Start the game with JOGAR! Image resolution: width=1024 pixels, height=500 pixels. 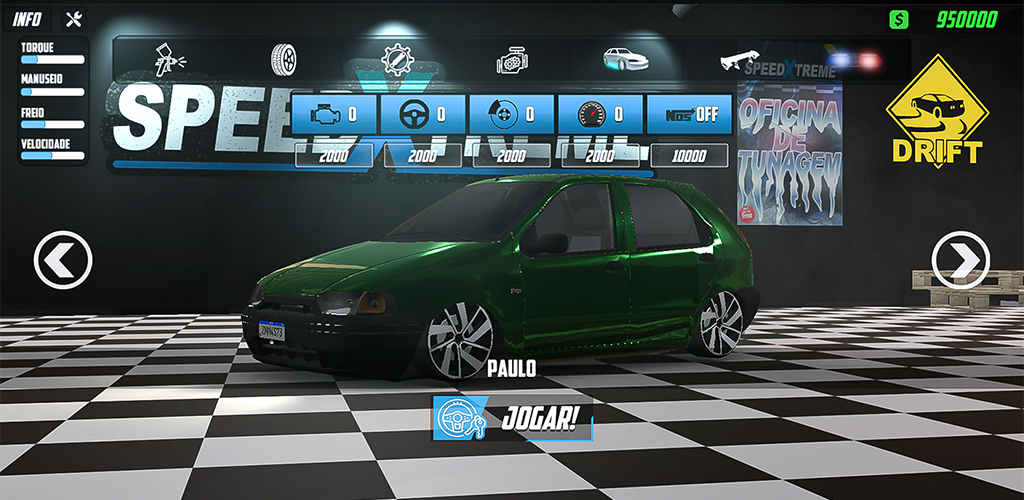pos(513,419)
